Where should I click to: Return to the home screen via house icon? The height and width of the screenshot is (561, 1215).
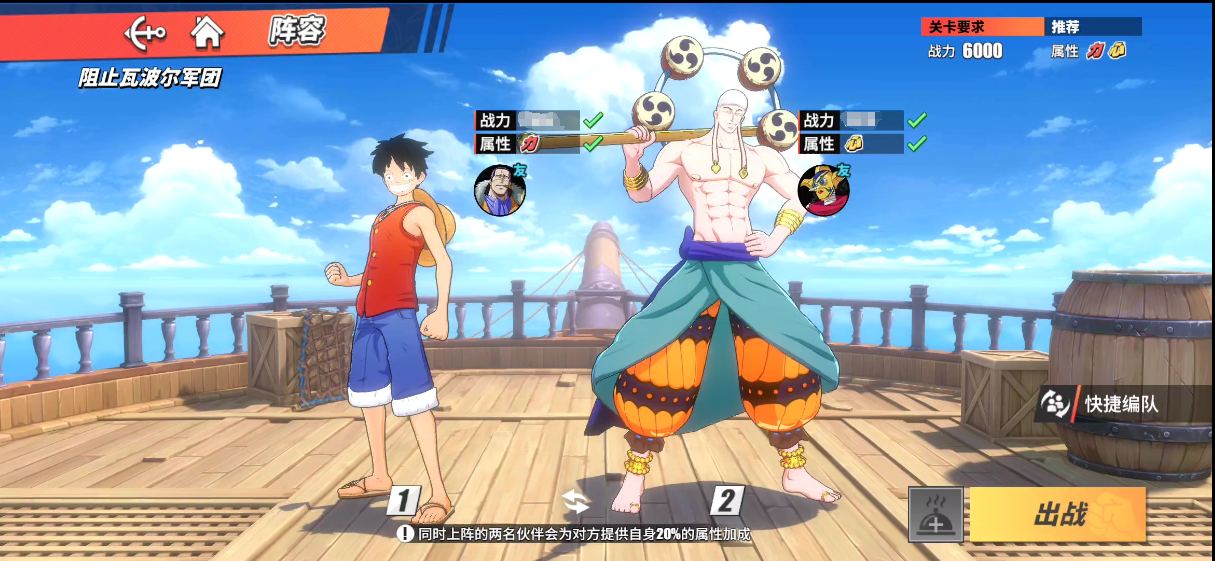(x=207, y=33)
